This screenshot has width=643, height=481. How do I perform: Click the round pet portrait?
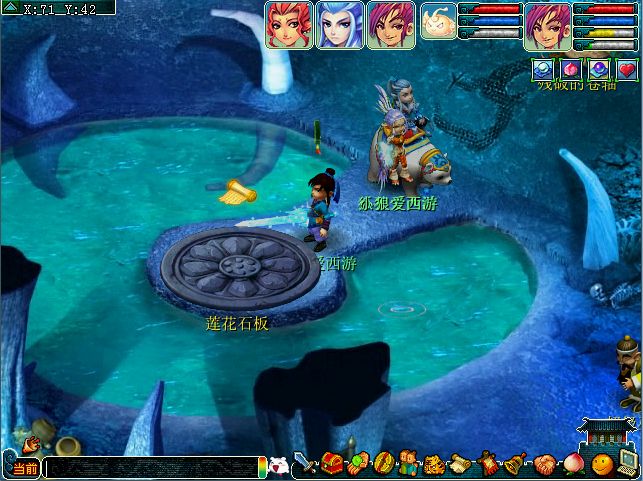438,21
